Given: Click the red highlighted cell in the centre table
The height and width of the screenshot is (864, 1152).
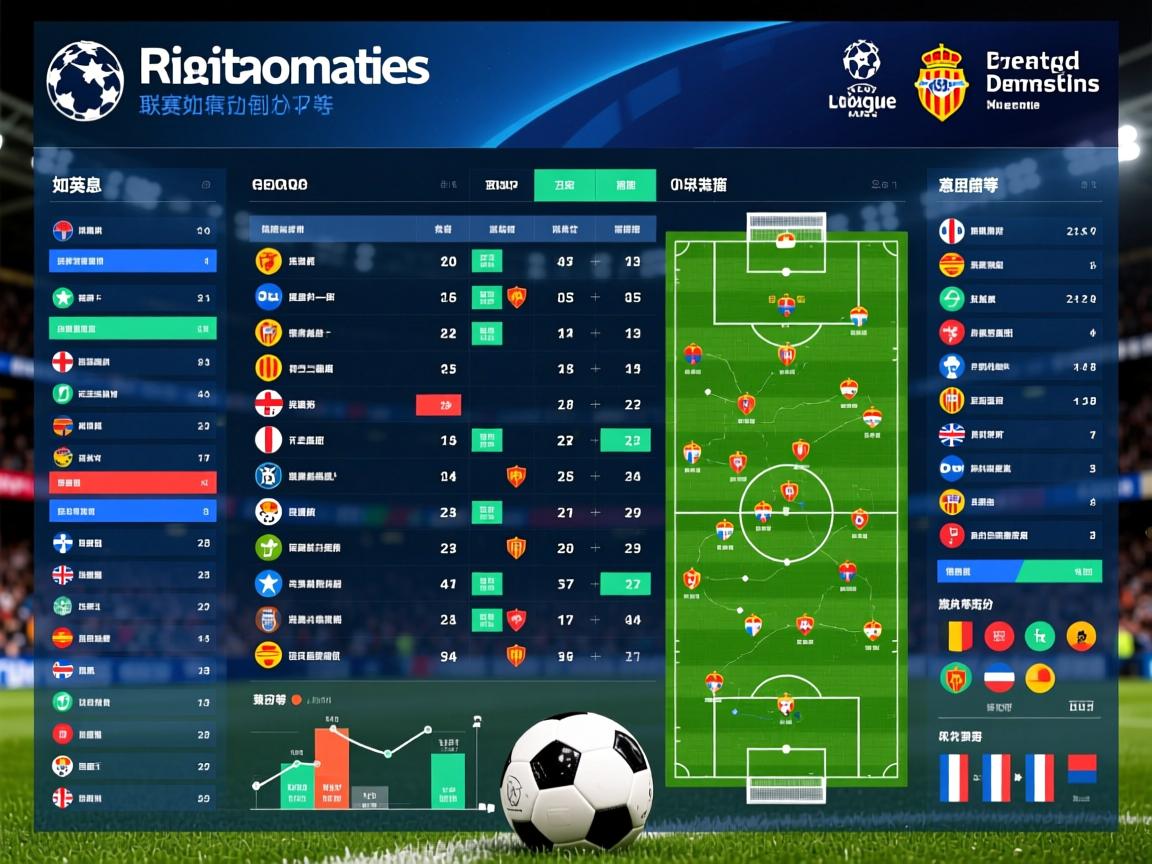Looking at the screenshot, I should [438, 405].
